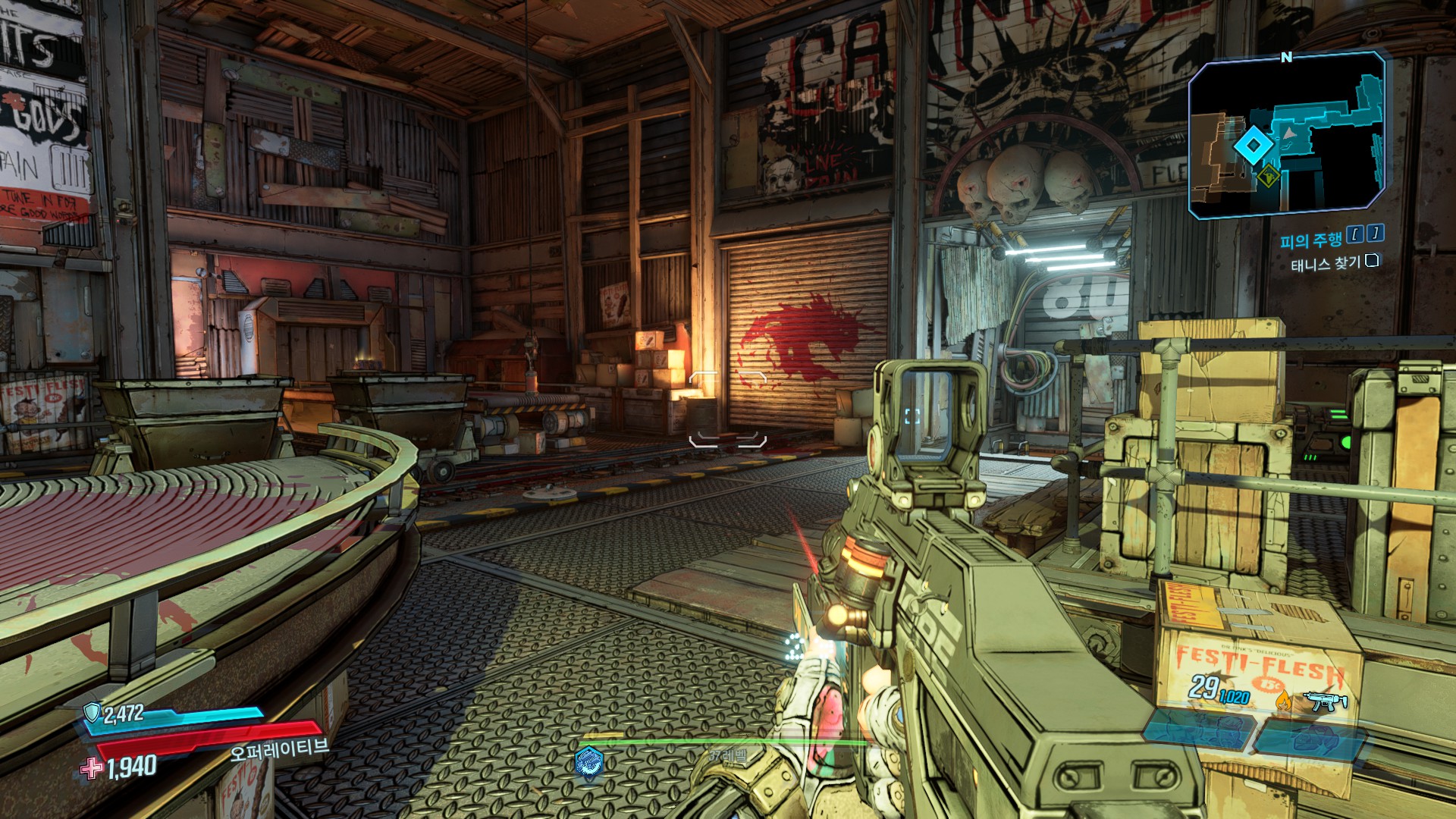Open the minimap in the corner
The image size is (1456, 819).
click(x=1287, y=135)
